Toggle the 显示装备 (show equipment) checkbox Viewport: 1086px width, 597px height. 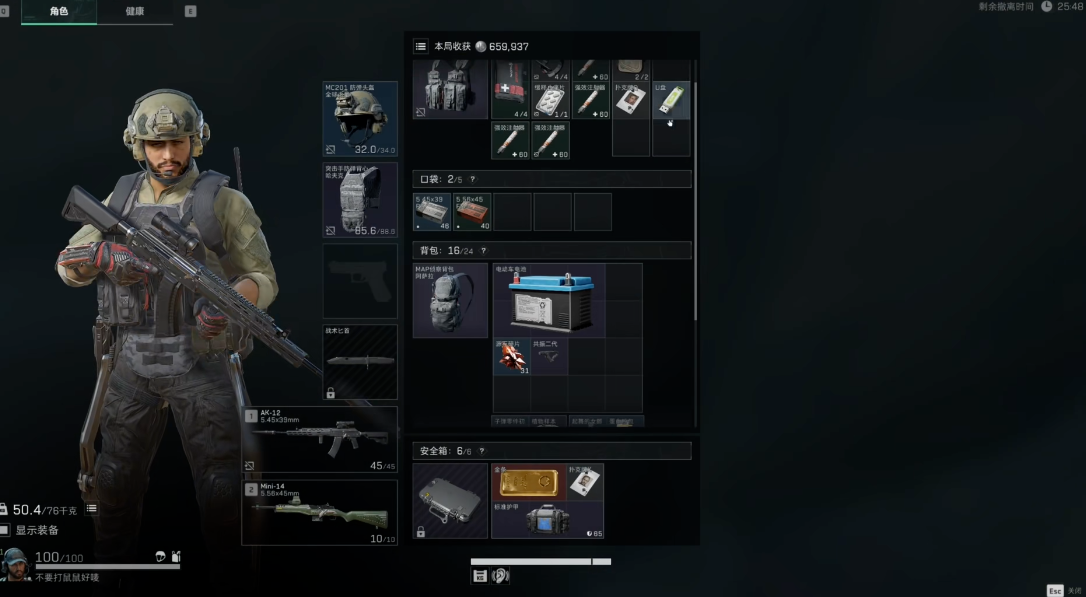tap(6, 530)
